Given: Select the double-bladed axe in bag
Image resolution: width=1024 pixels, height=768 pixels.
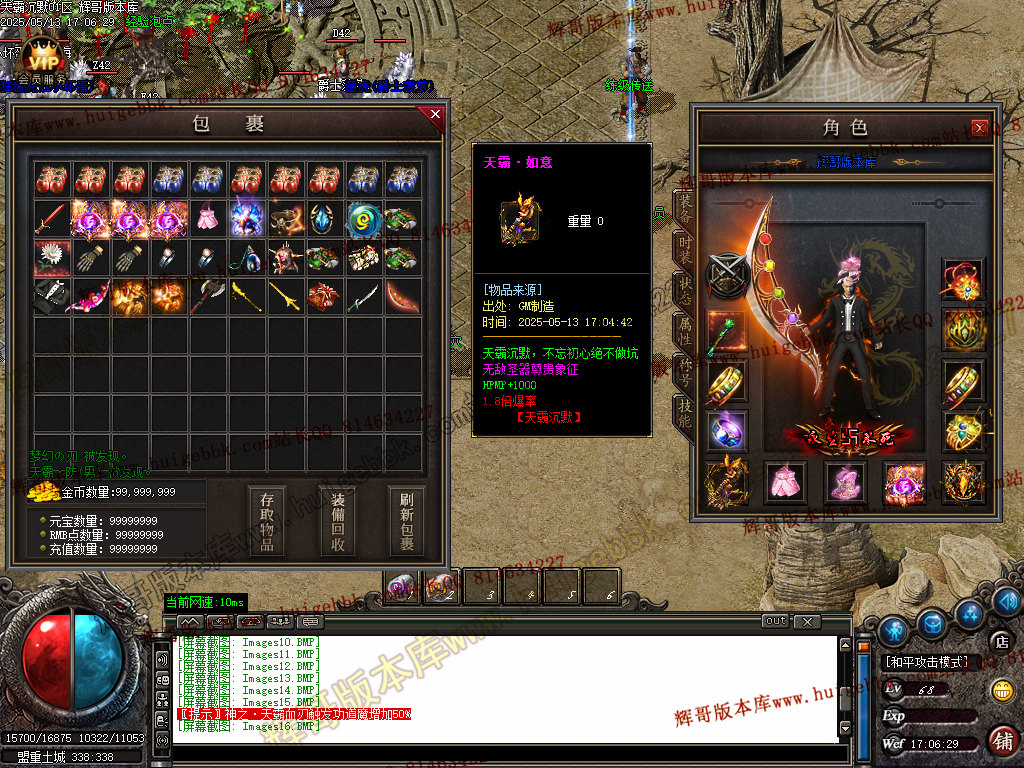Looking at the screenshot, I should pyautogui.click(x=208, y=297).
